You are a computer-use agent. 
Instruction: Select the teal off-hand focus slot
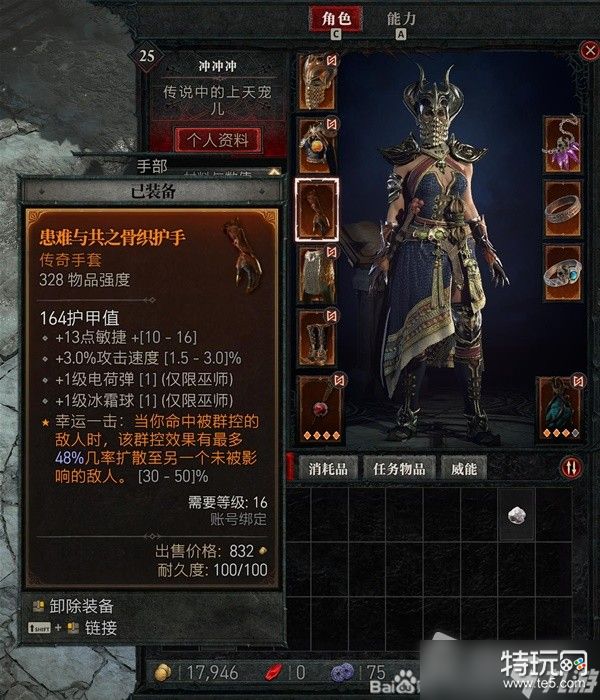pos(560,407)
